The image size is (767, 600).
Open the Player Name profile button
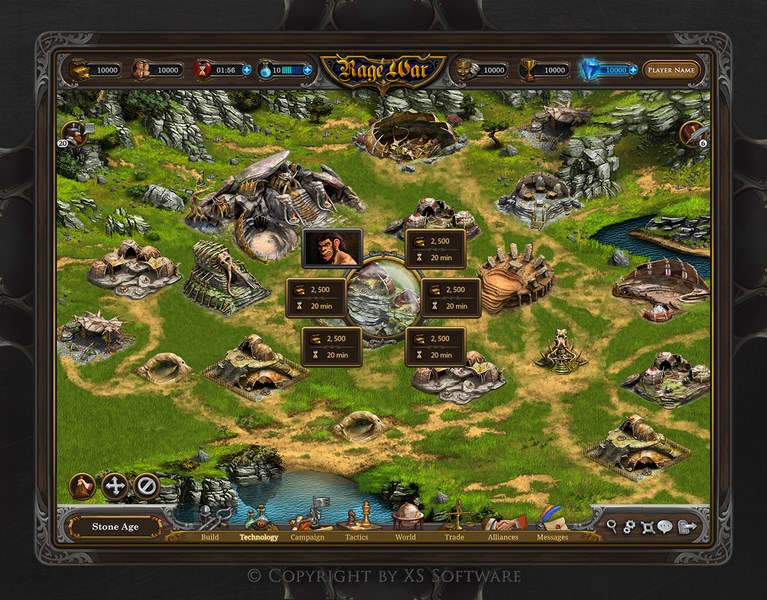point(671,70)
